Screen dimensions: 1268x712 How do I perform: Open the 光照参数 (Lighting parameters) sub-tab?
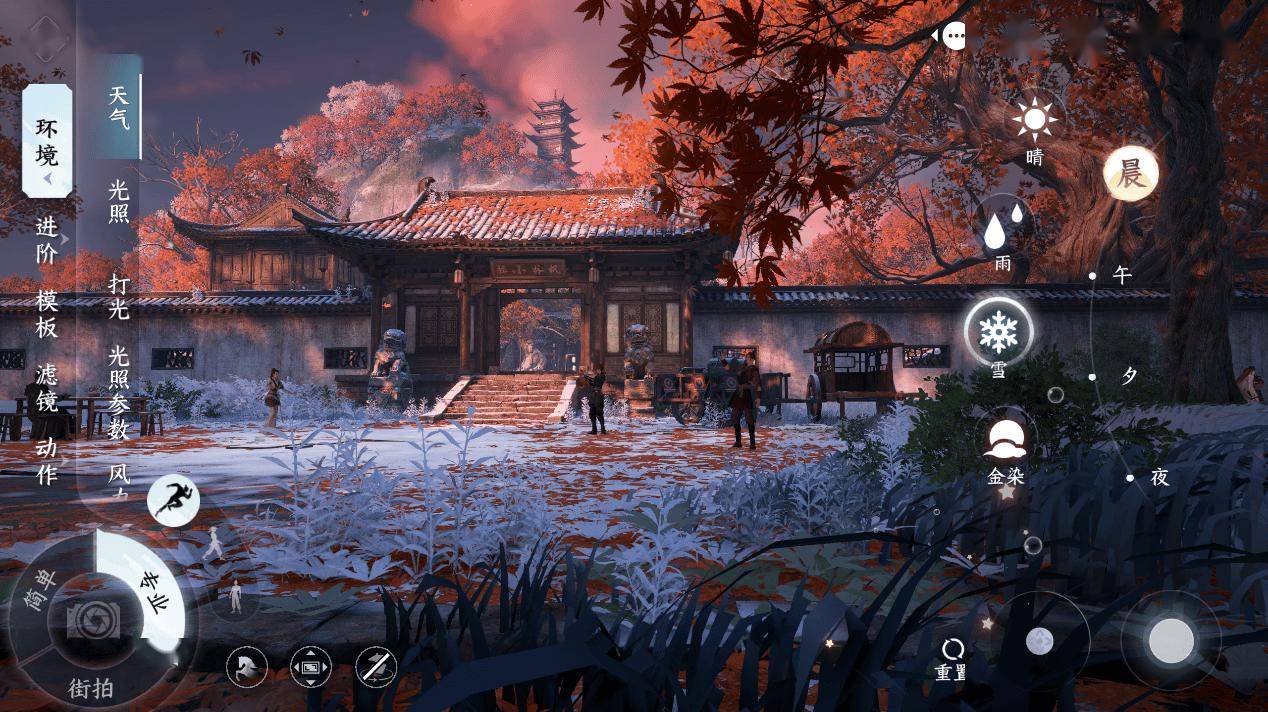coord(119,393)
